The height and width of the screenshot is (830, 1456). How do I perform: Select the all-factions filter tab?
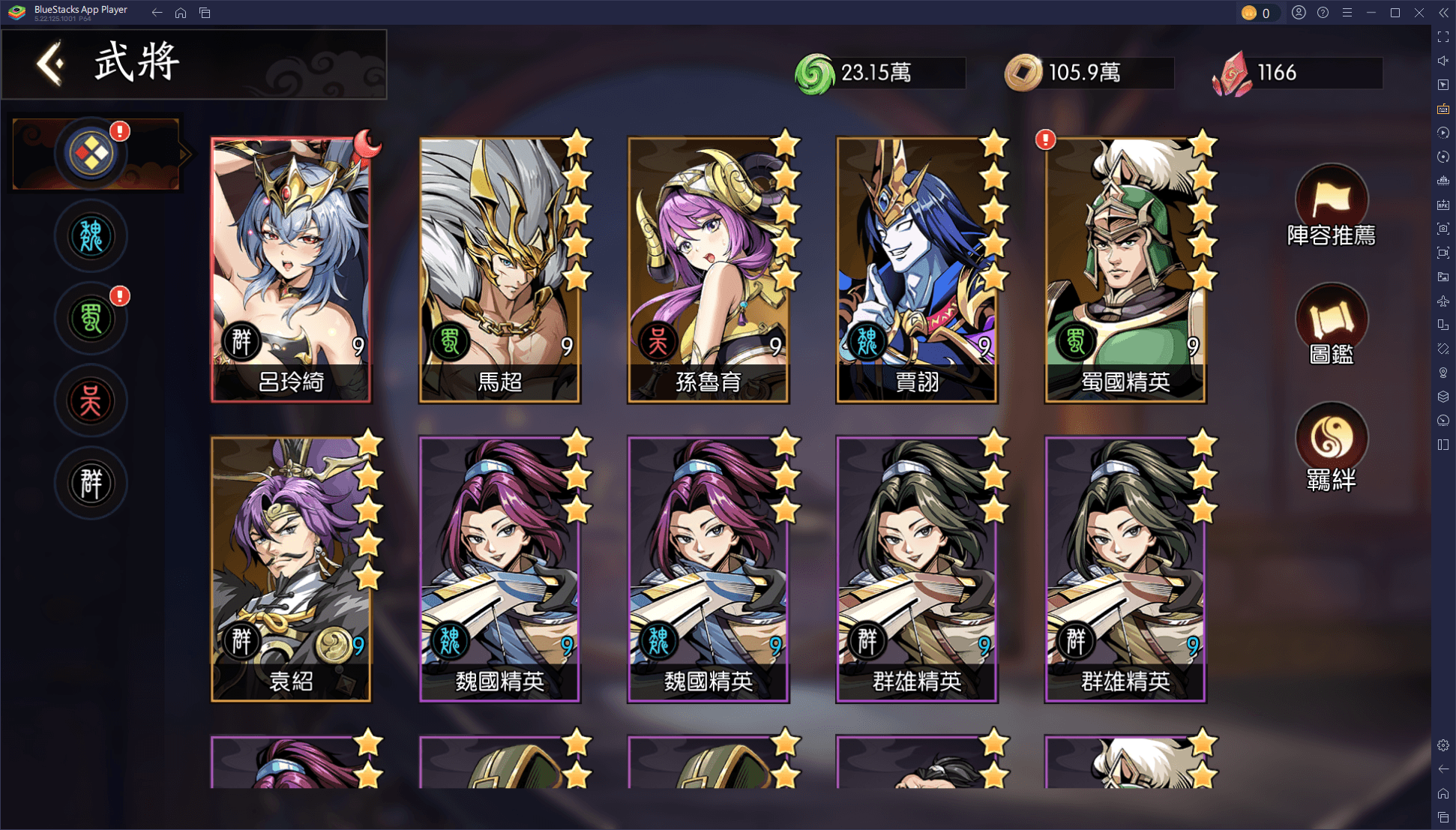coord(91,154)
